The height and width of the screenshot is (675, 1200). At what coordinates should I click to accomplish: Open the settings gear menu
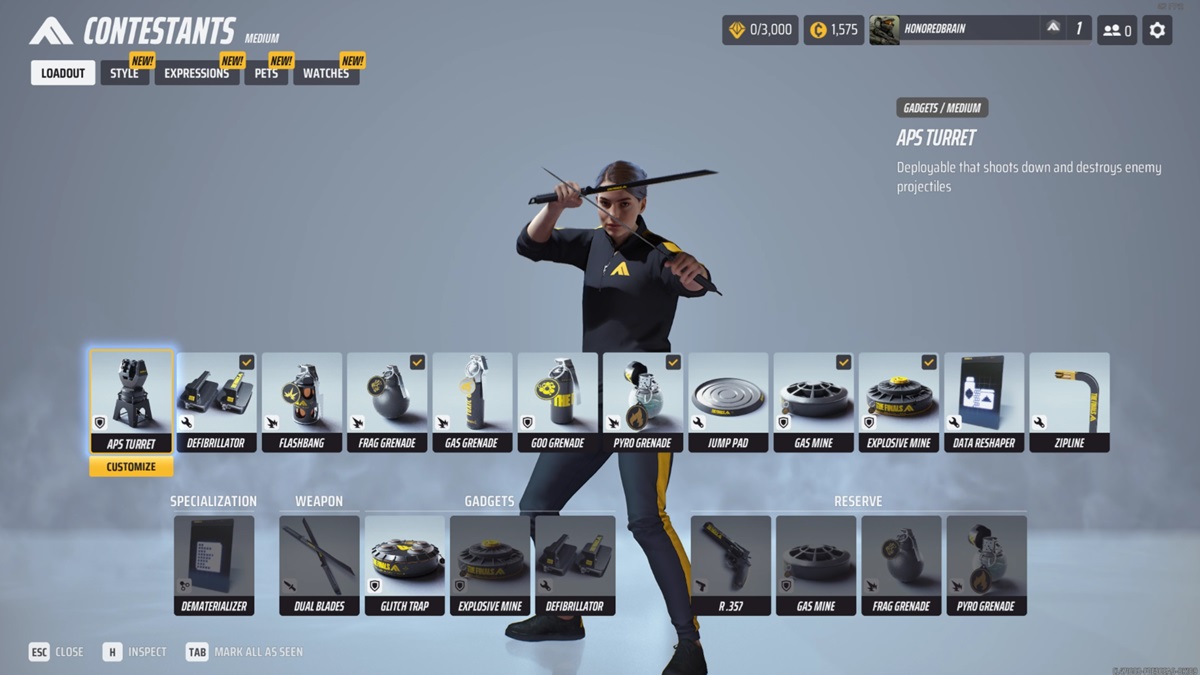(x=1157, y=30)
